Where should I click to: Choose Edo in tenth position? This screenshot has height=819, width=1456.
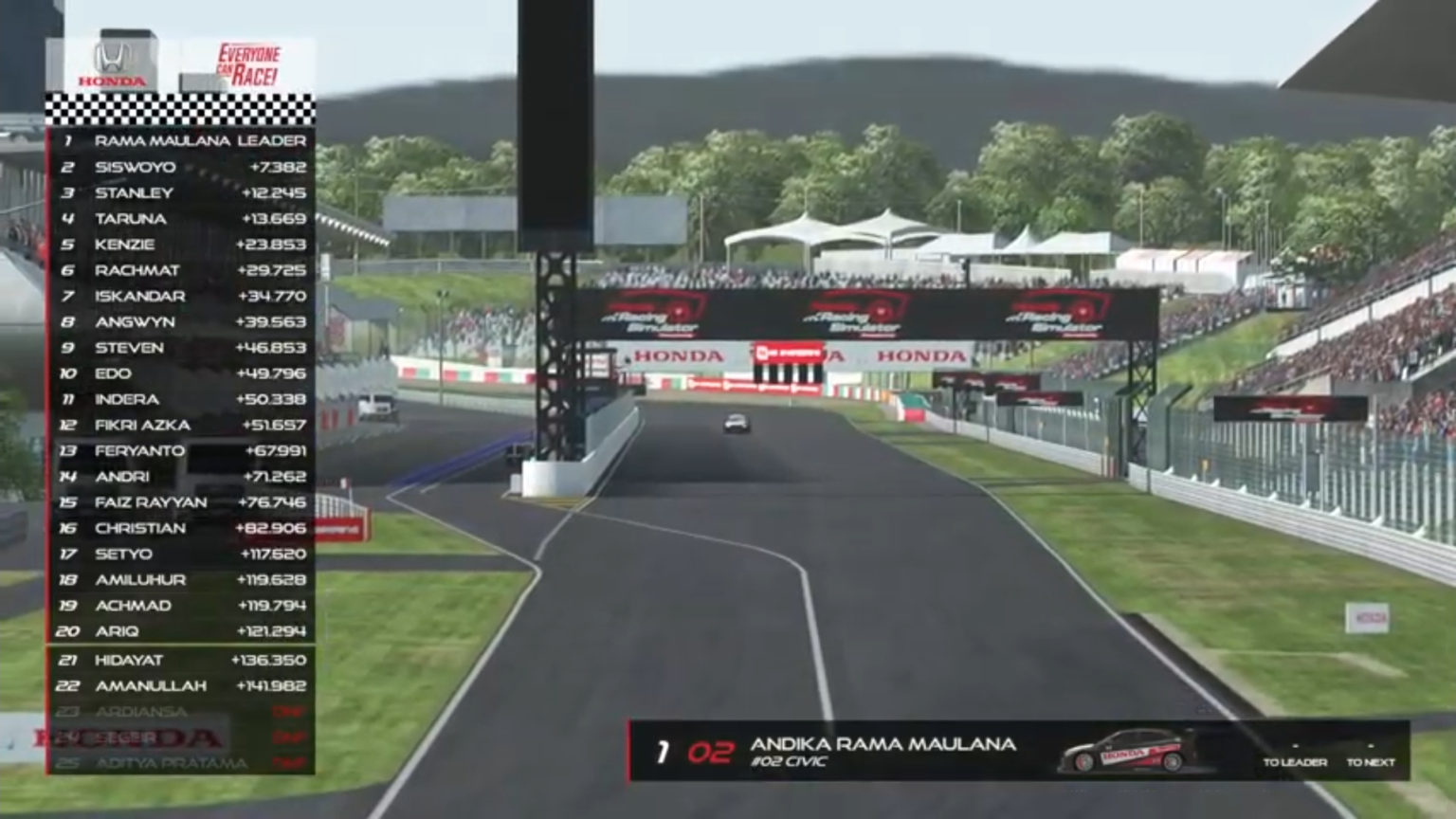[x=181, y=373]
